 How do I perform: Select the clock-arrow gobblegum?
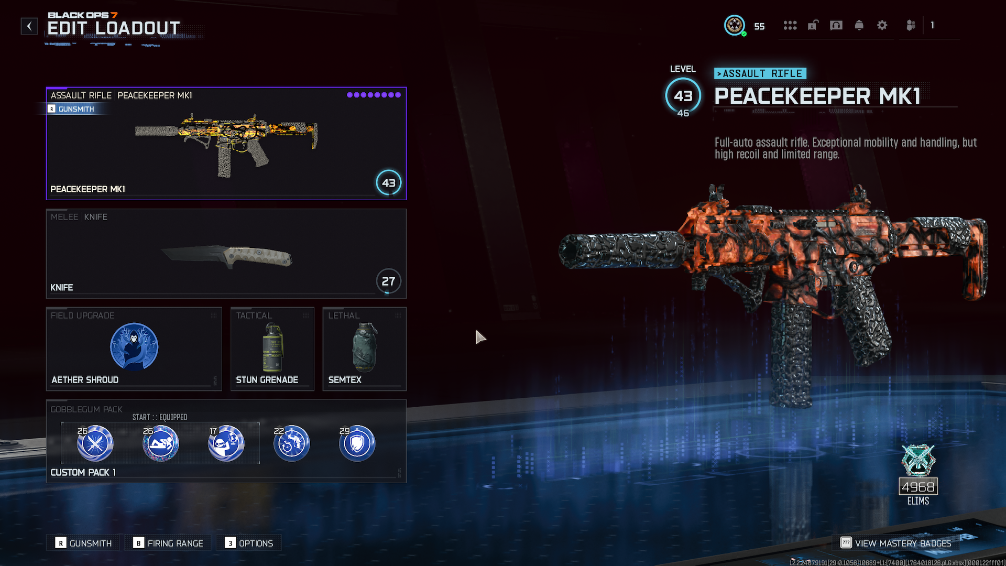(x=291, y=443)
